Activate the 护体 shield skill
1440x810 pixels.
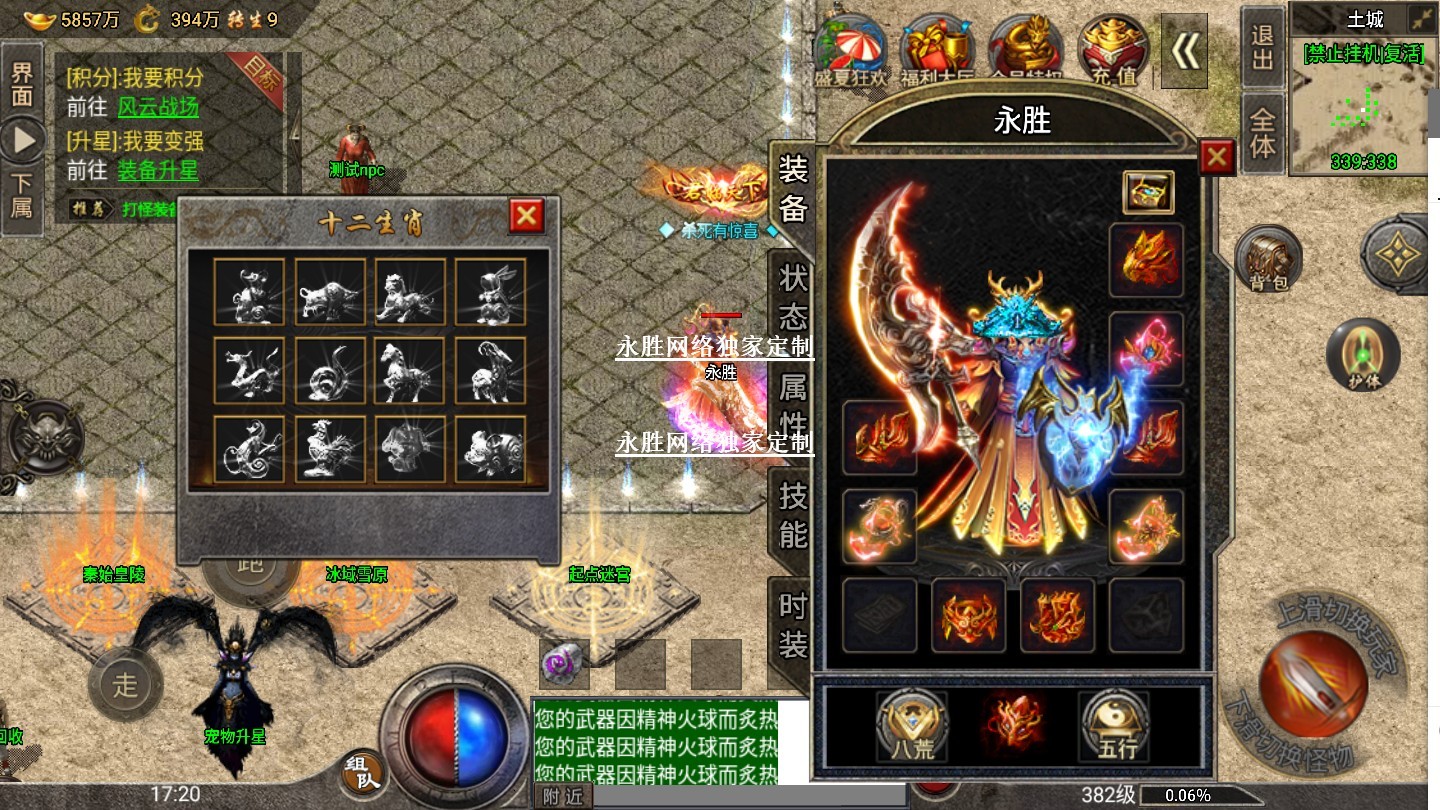click(1362, 355)
